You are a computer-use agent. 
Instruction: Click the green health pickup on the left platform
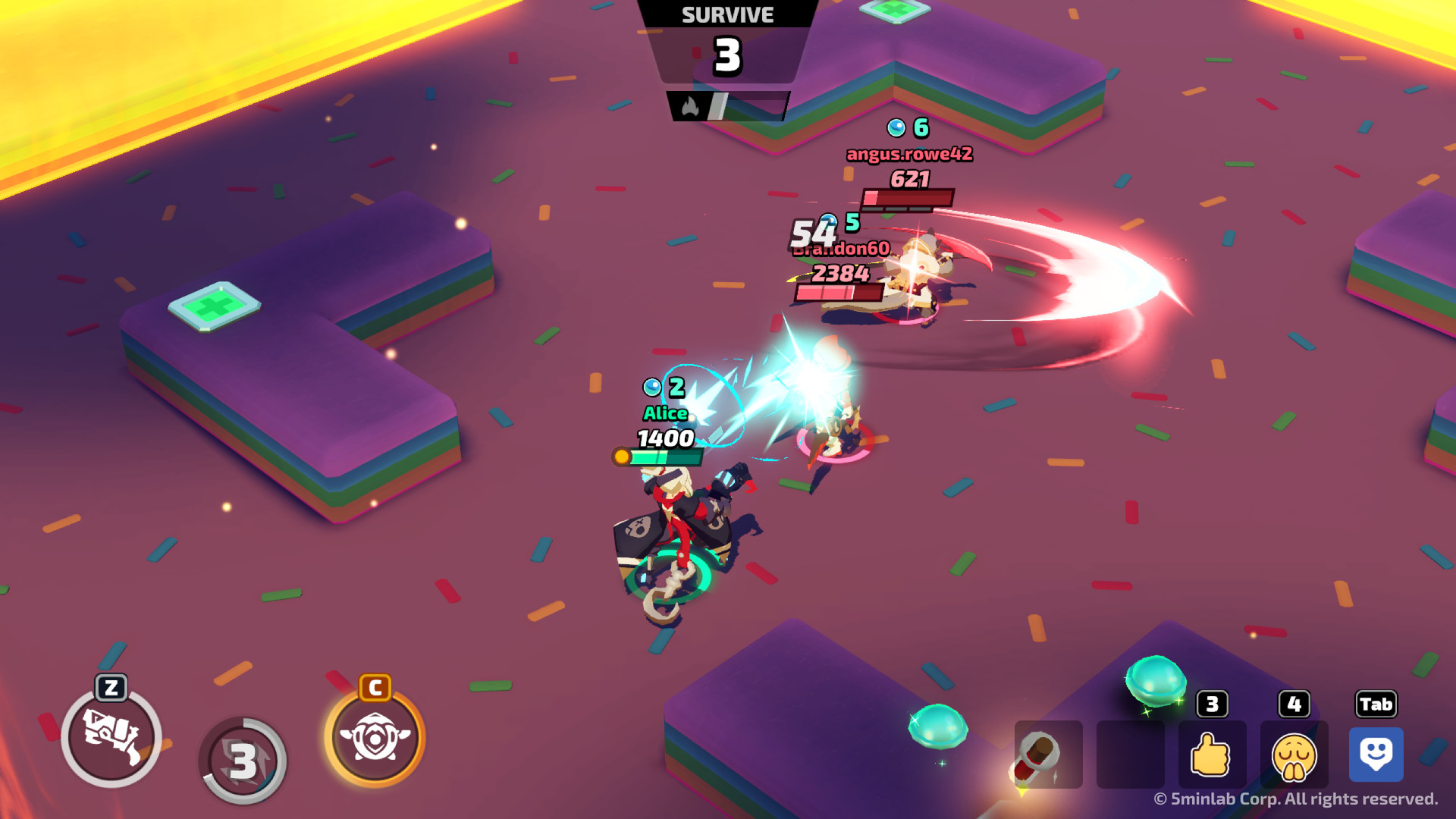click(215, 306)
